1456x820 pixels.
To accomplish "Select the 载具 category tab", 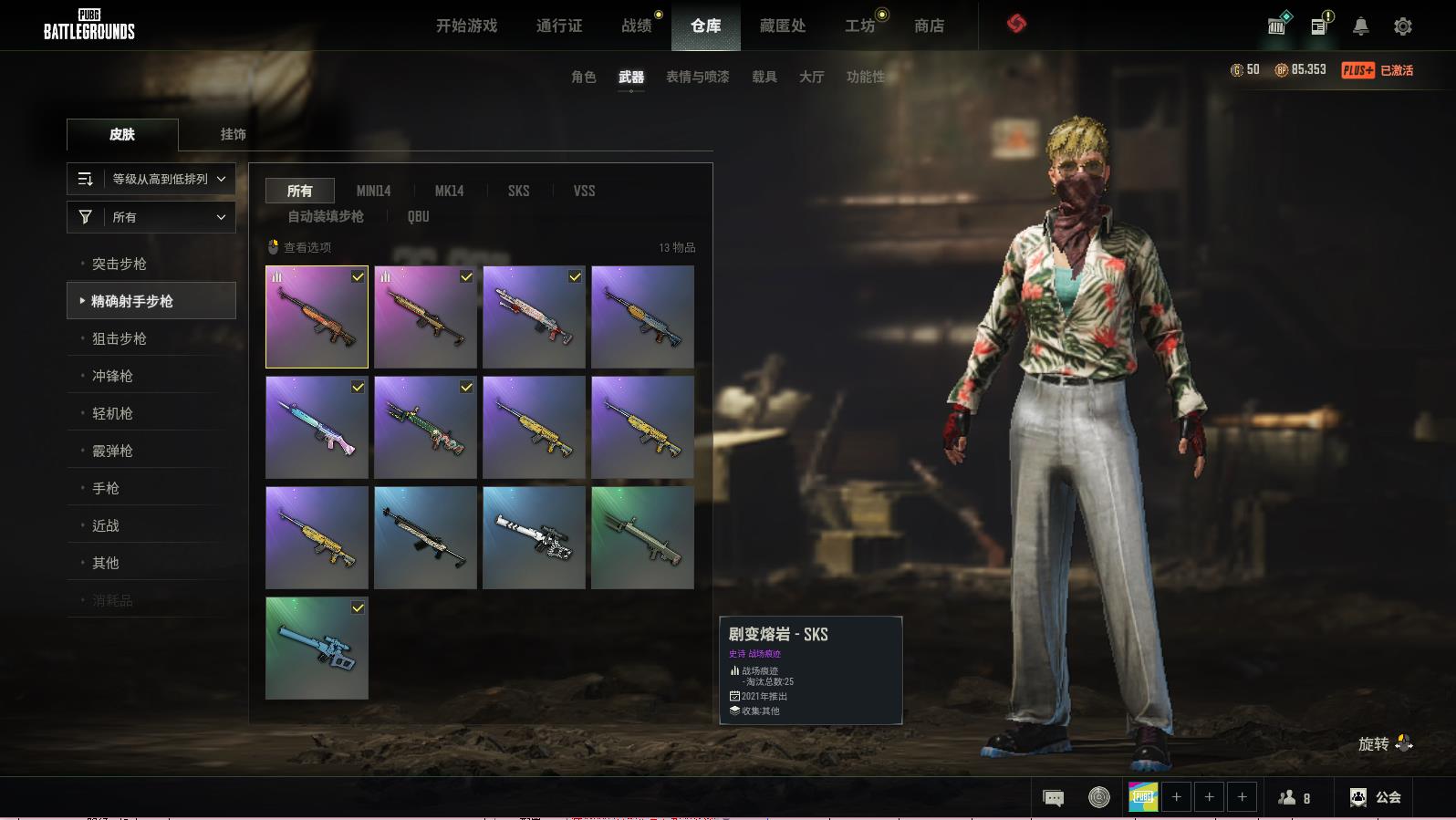I will (764, 77).
